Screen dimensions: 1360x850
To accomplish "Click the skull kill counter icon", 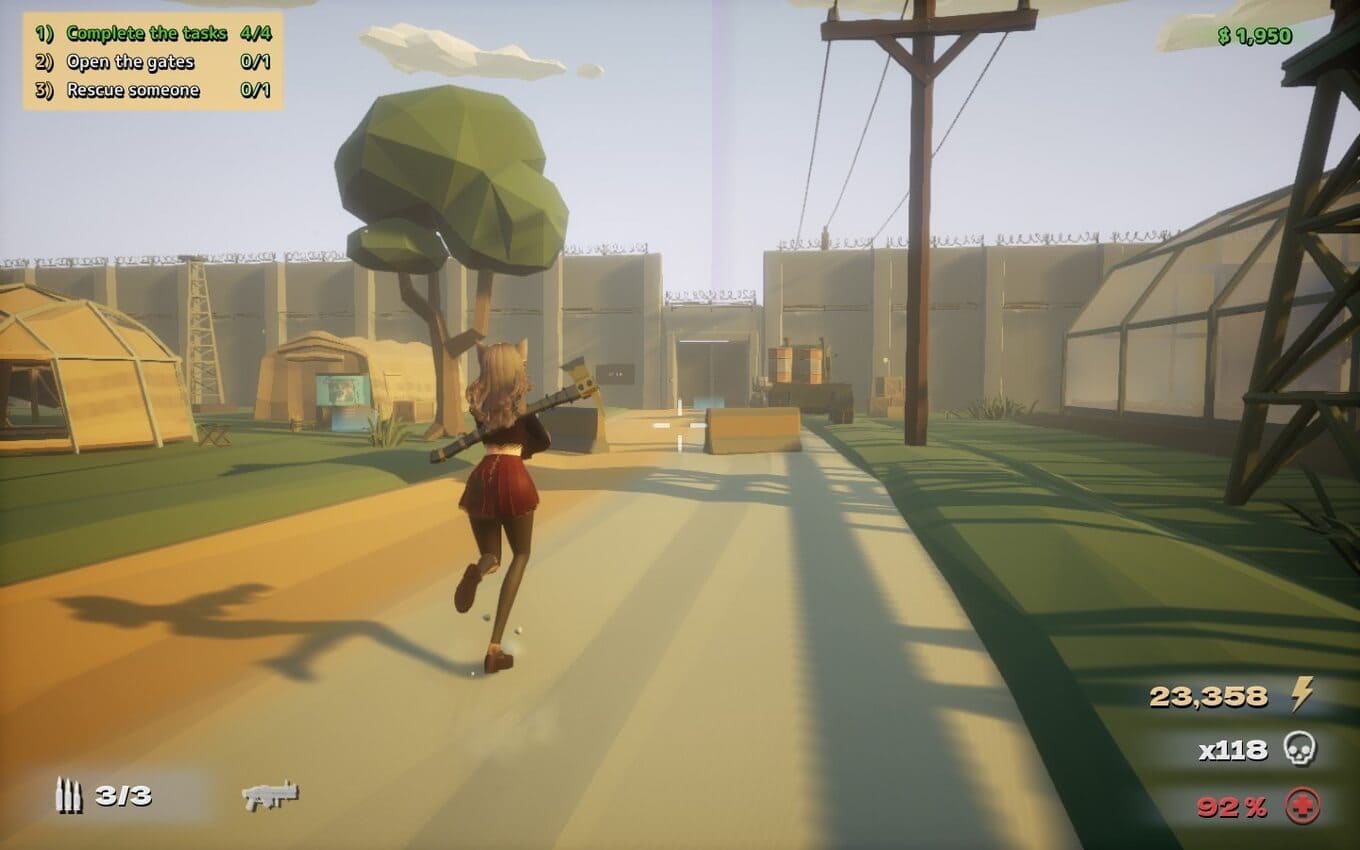I will click(x=1300, y=749).
